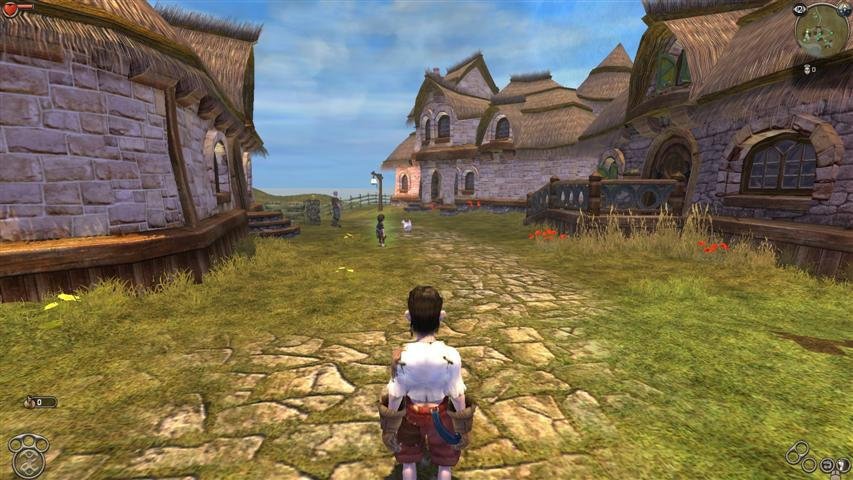The image size is (853, 480).
Task: Select the large round expression slot
Action: (x=28, y=463)
